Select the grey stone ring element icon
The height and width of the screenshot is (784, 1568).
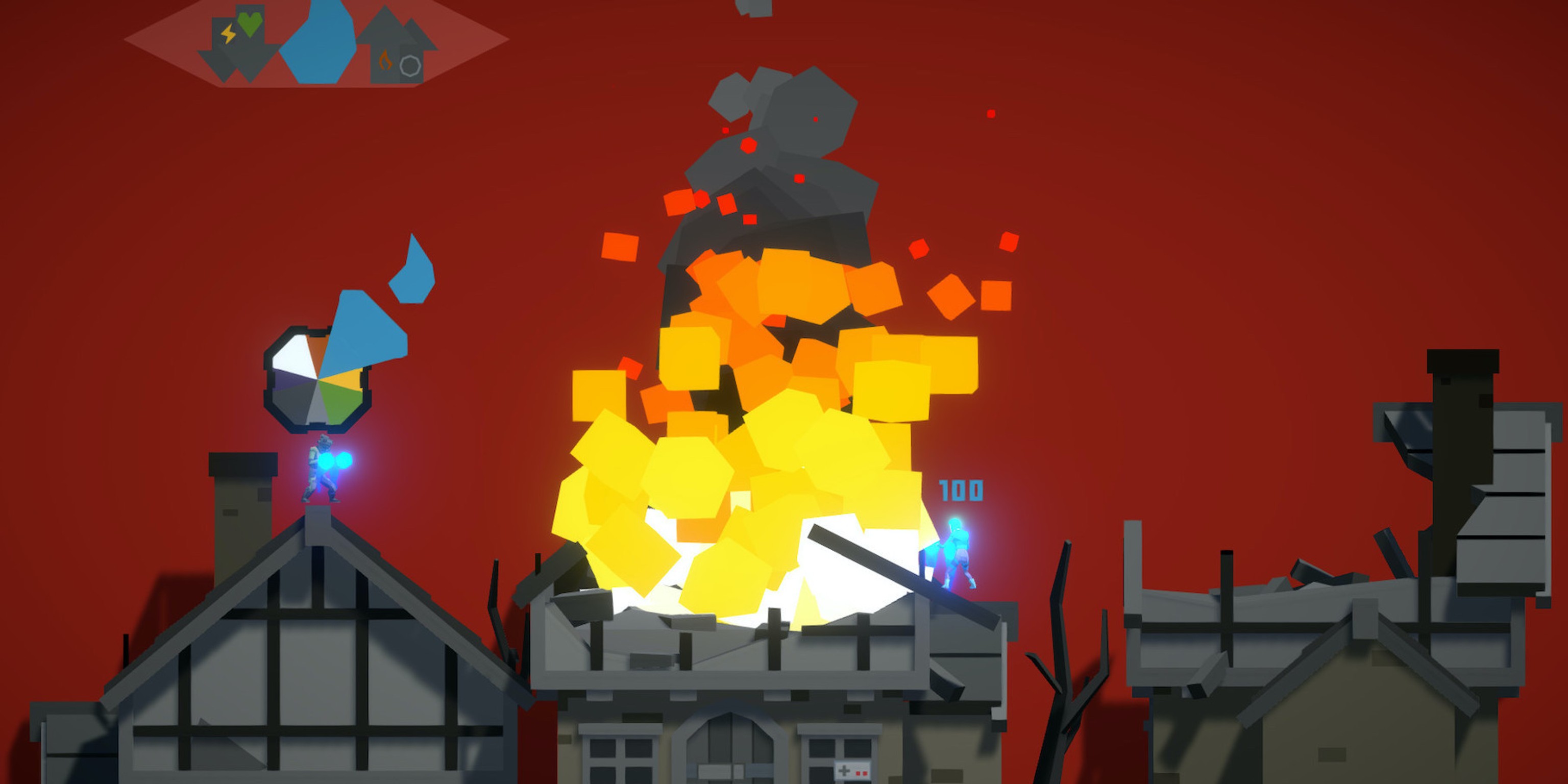pos(410,66)
